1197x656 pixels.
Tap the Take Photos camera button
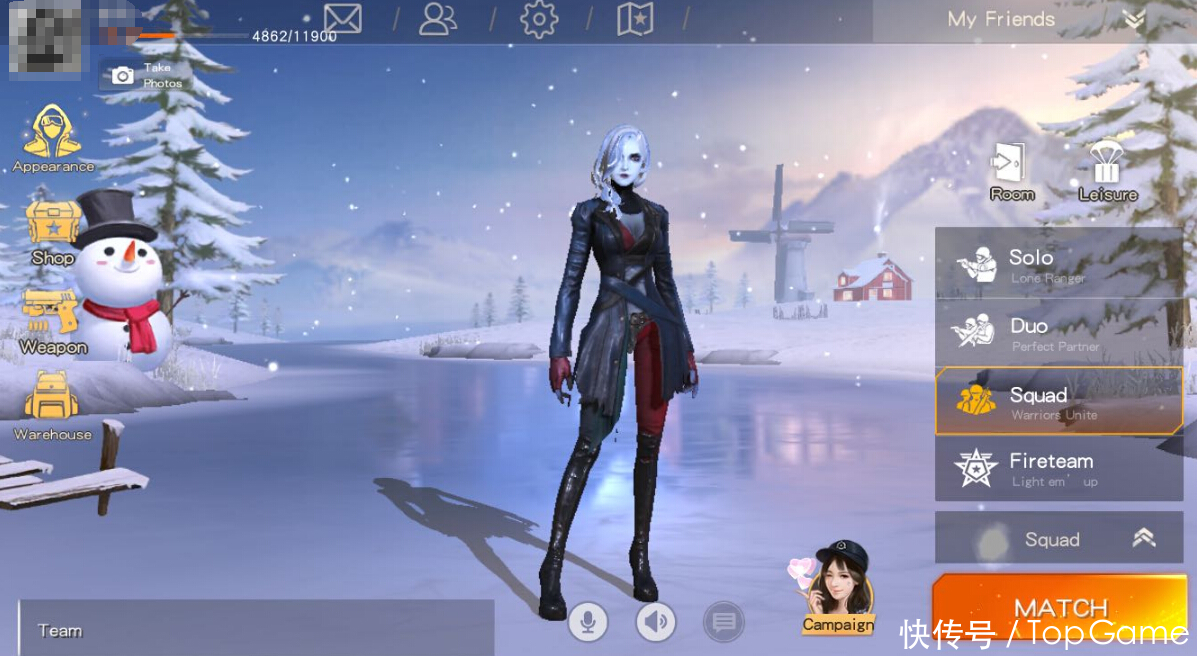click(x=145, y=76)
